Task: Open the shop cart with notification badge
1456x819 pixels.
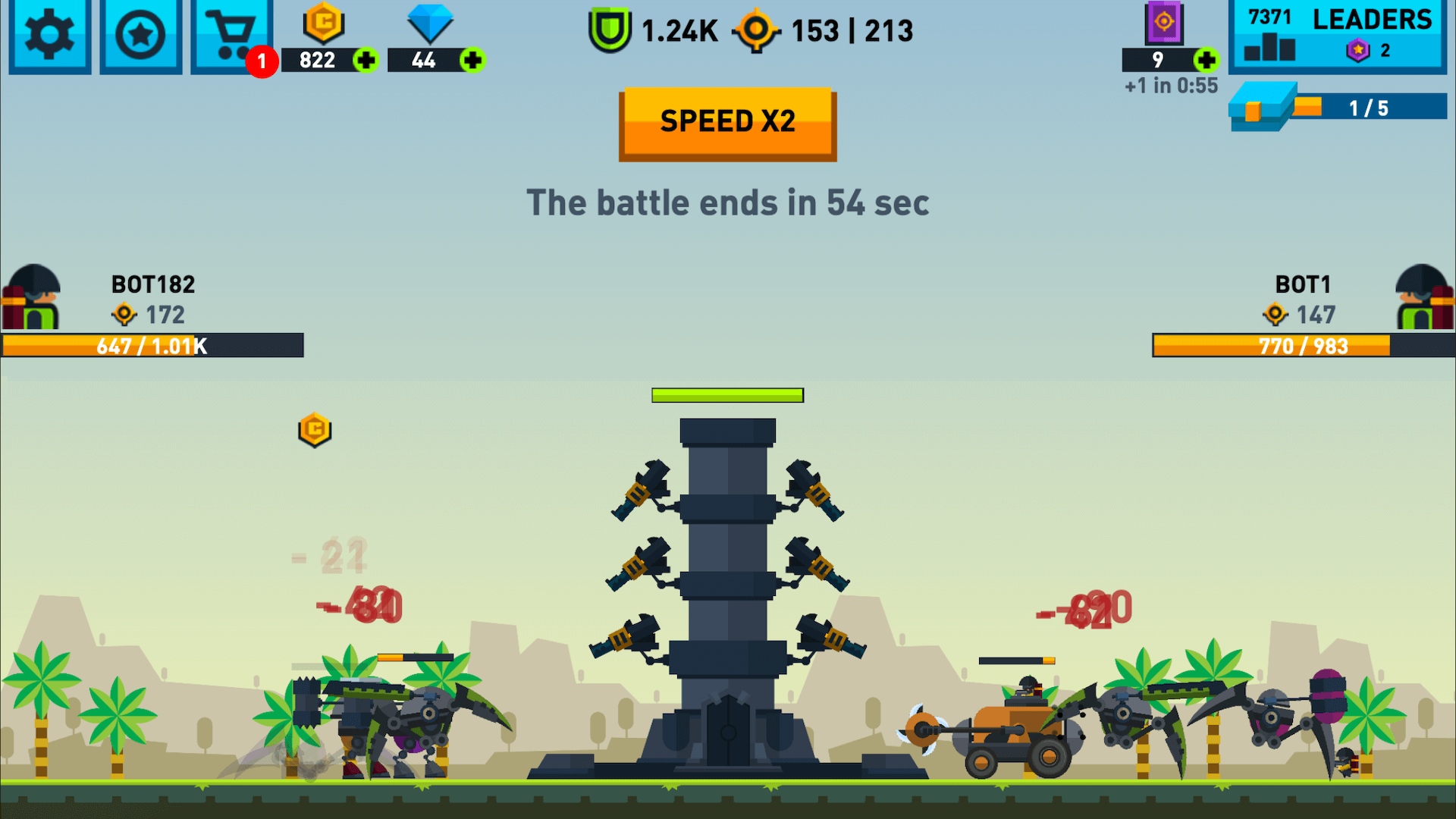Action: (x=231, y=34)
